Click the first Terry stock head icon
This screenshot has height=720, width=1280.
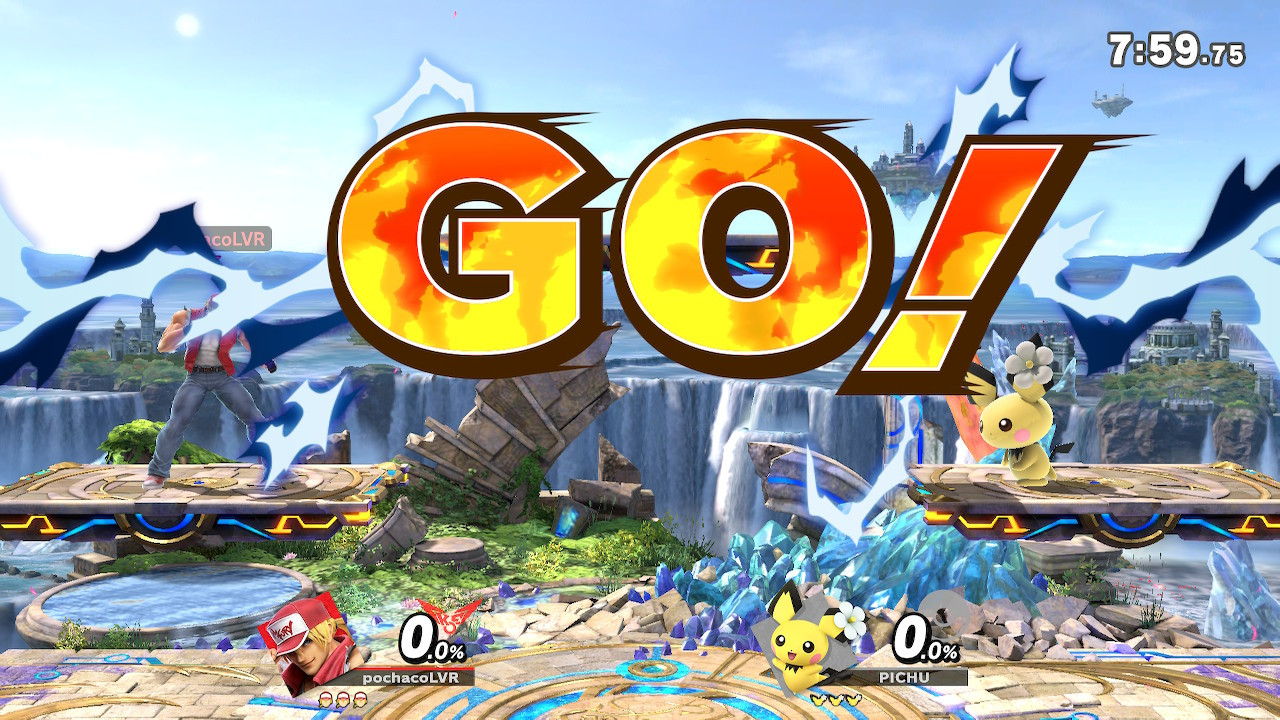(x=326, y=699)
